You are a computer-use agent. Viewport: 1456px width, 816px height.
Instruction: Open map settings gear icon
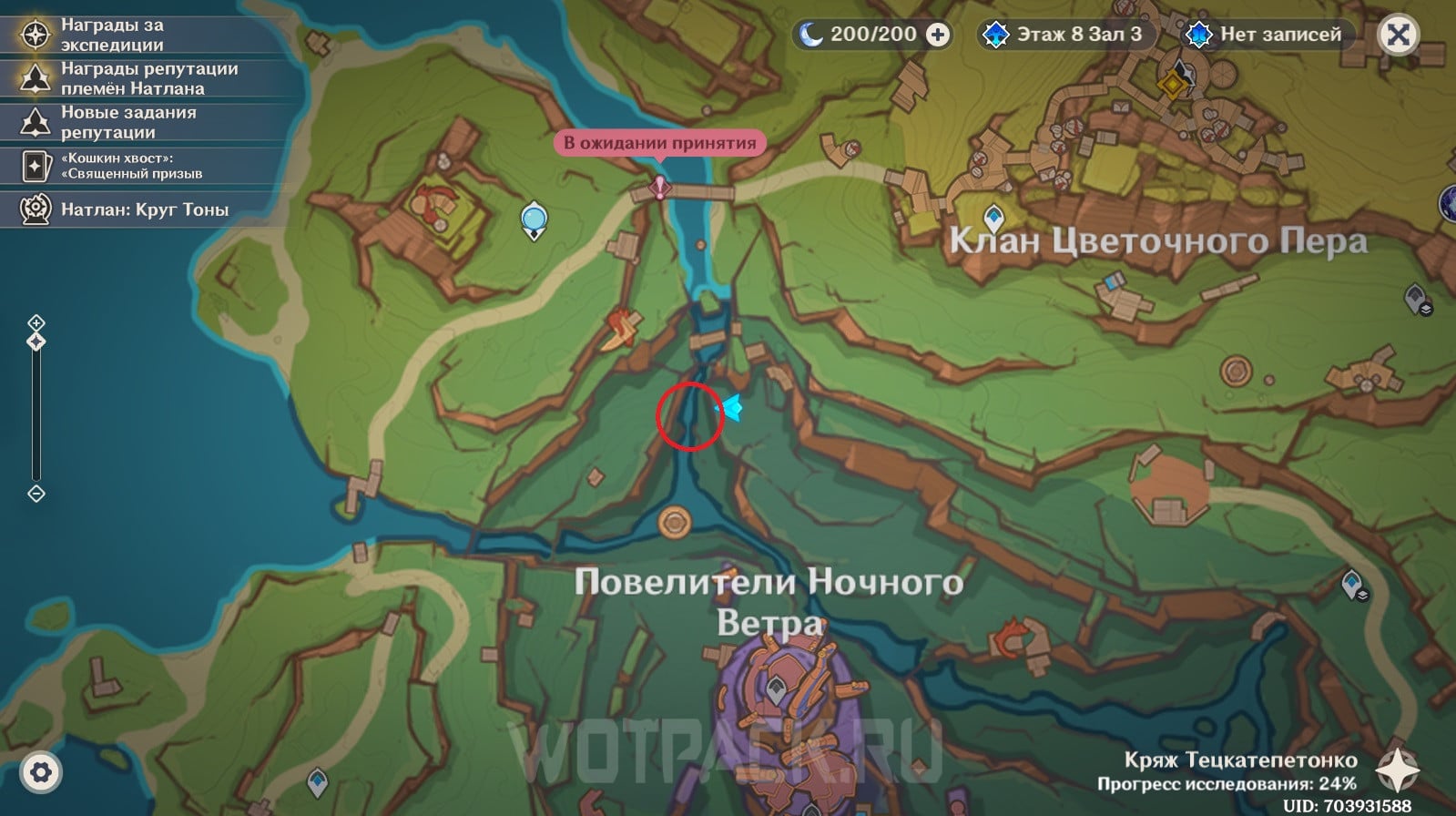tap(40, 773)
